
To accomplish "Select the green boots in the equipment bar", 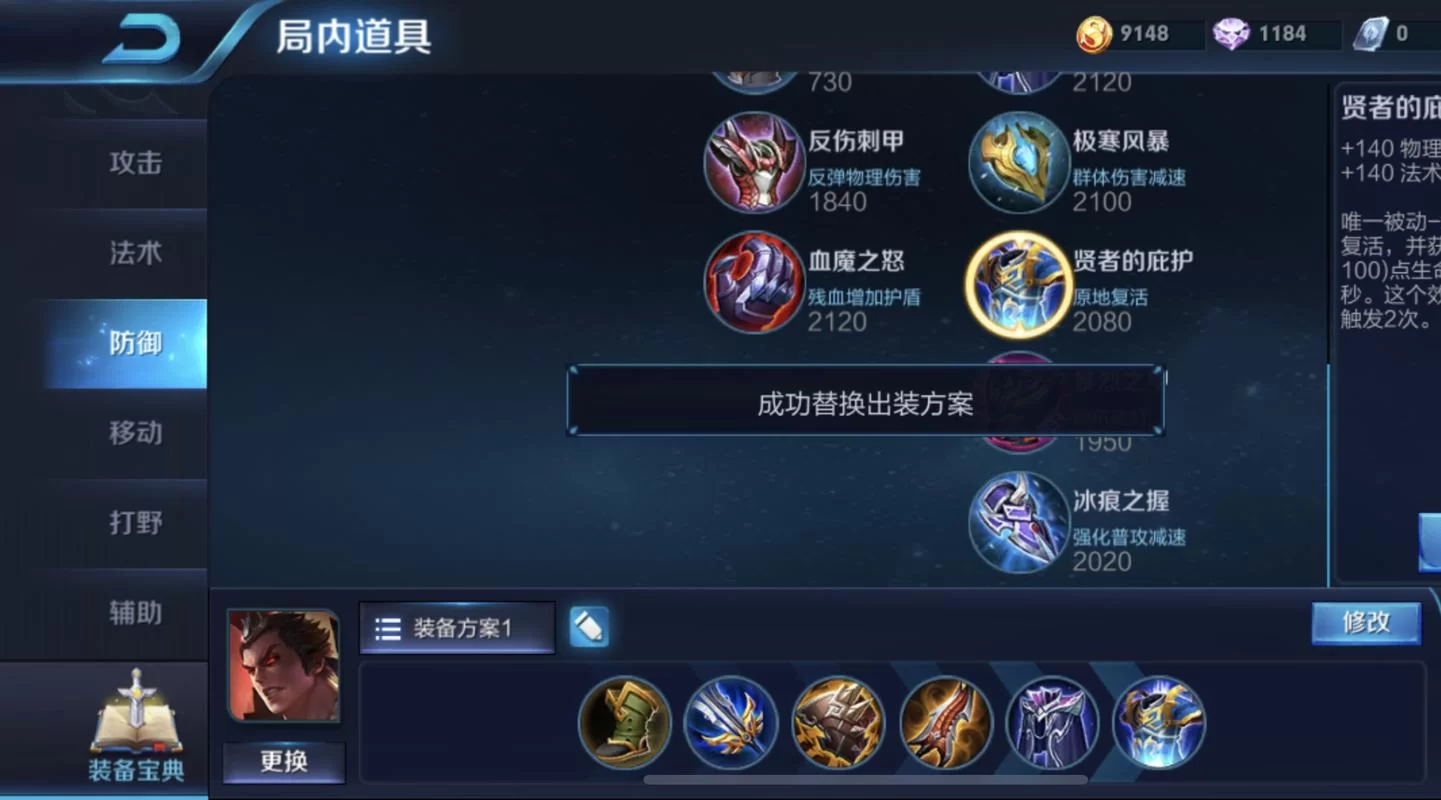I will [623, 722].
